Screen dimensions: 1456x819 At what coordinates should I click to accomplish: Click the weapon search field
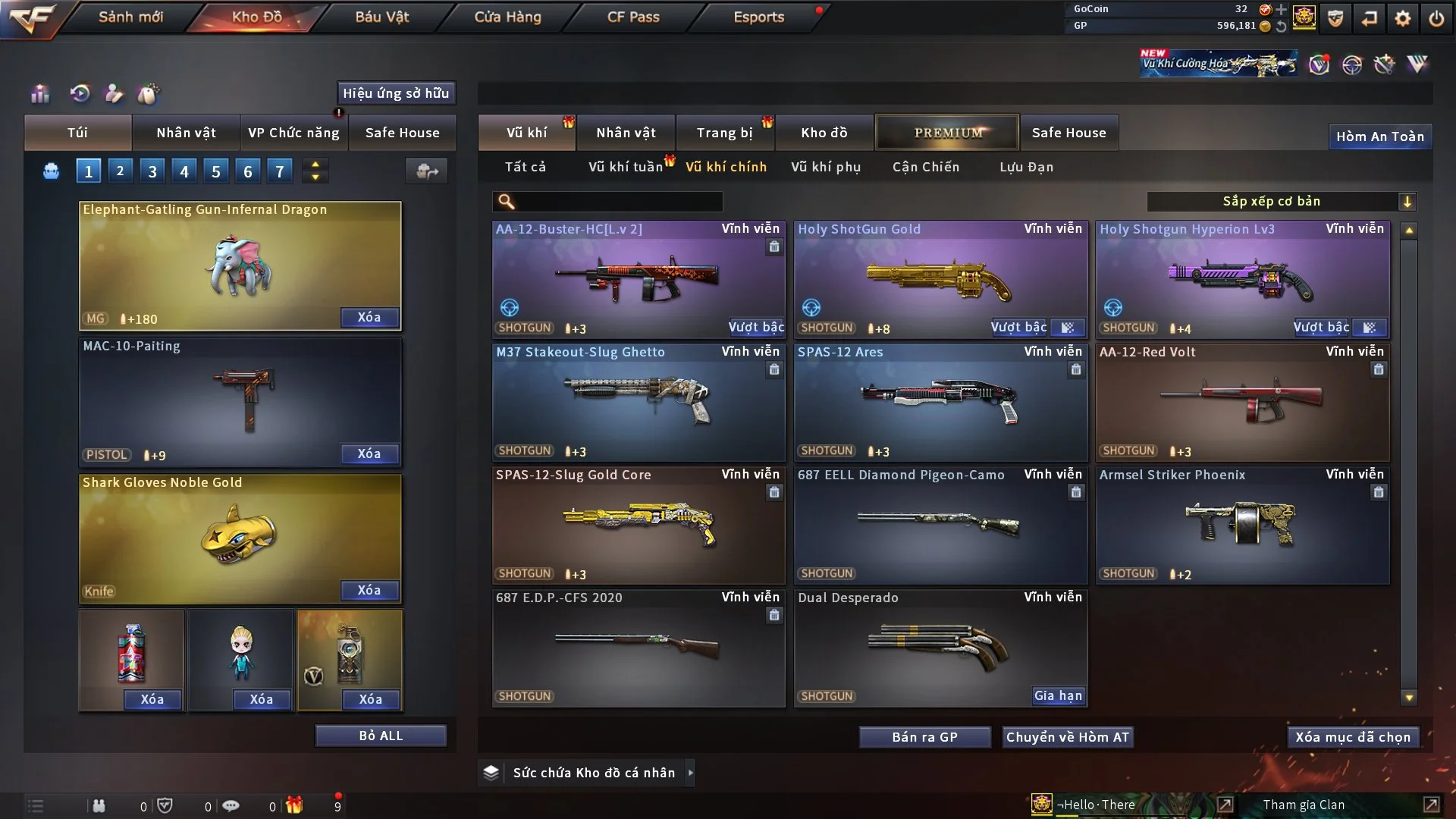click(618, 202)
